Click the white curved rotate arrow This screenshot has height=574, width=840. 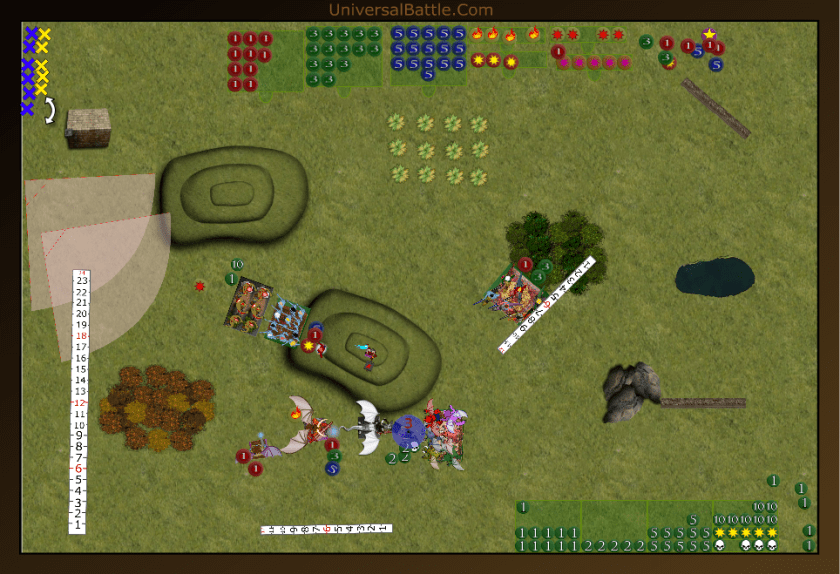[49, 111]
